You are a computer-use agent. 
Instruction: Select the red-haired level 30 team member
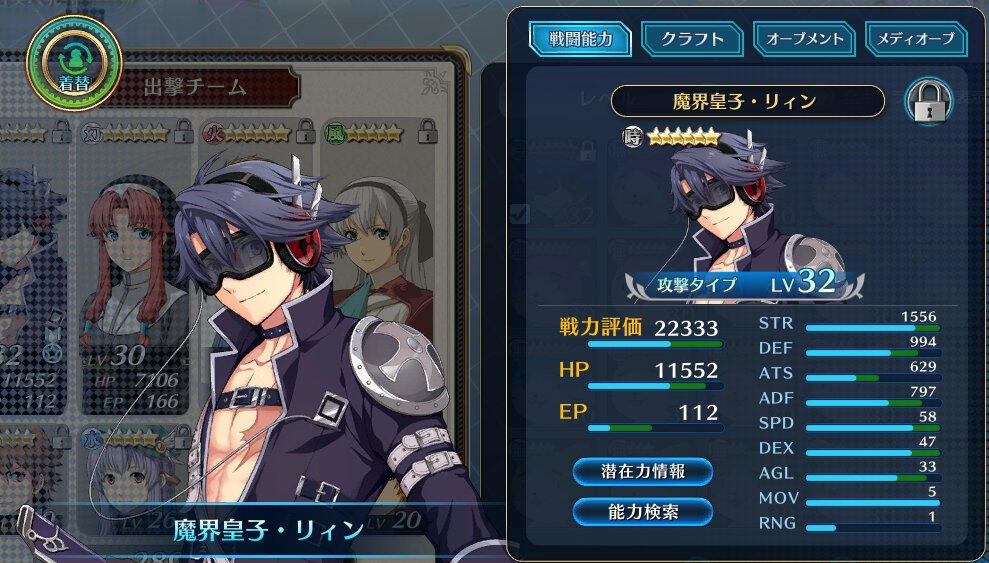(130, 270)
